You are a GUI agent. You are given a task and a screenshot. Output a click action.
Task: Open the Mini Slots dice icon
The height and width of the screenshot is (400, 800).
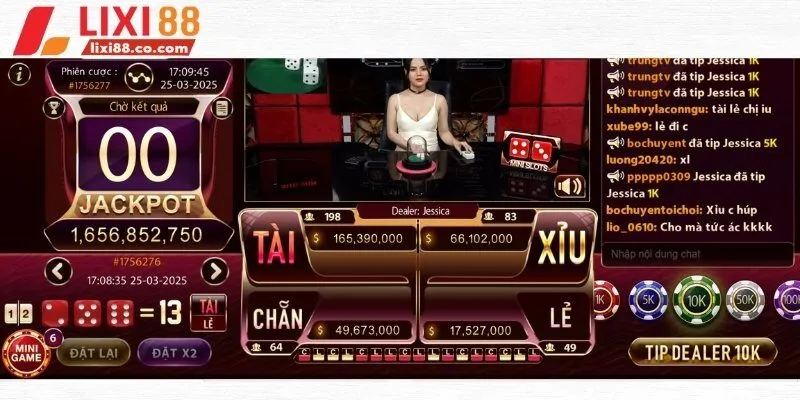pos(521,153)
